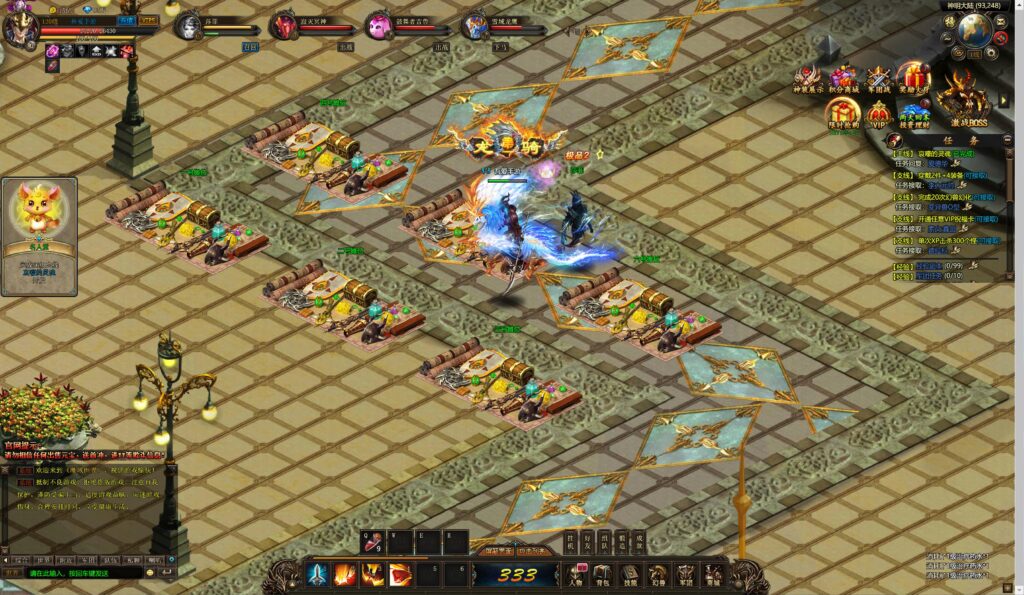Select the pink-faced pet portrait
The height and width of the screenshot is (595, 1024).
380,26
